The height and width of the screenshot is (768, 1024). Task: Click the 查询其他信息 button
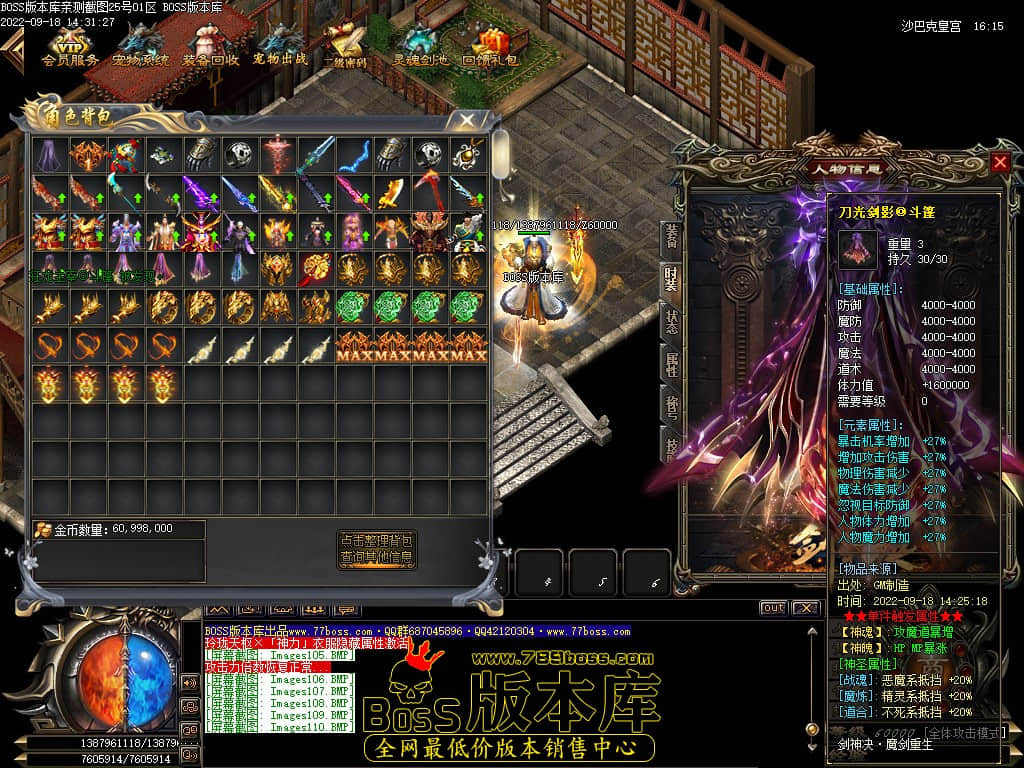pos(376,557)
